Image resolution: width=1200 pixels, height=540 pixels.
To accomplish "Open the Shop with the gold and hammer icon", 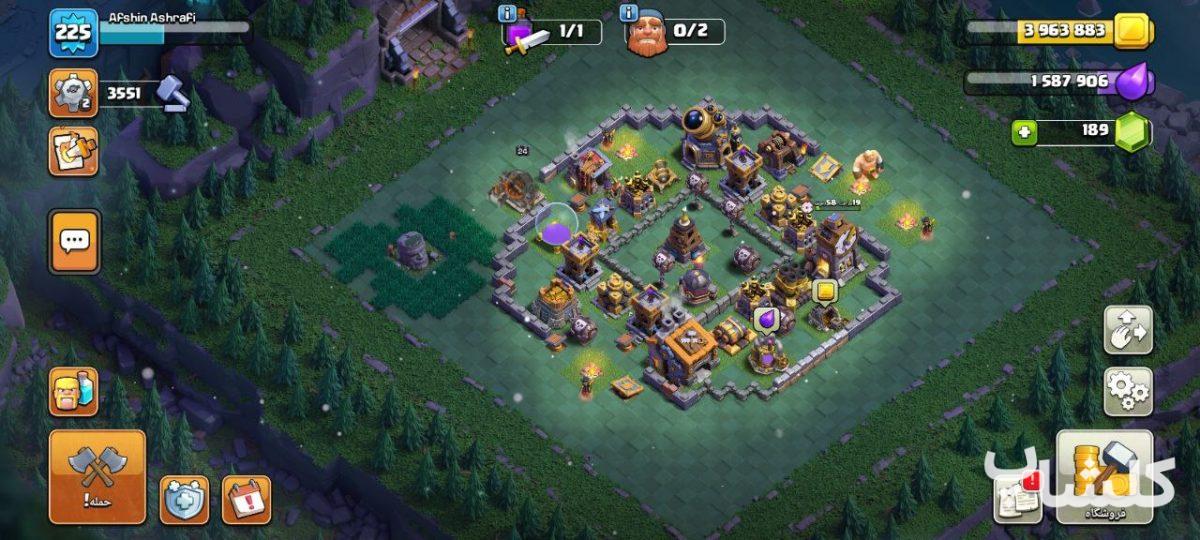I will pyautogui.click(x=1104, y=477).
